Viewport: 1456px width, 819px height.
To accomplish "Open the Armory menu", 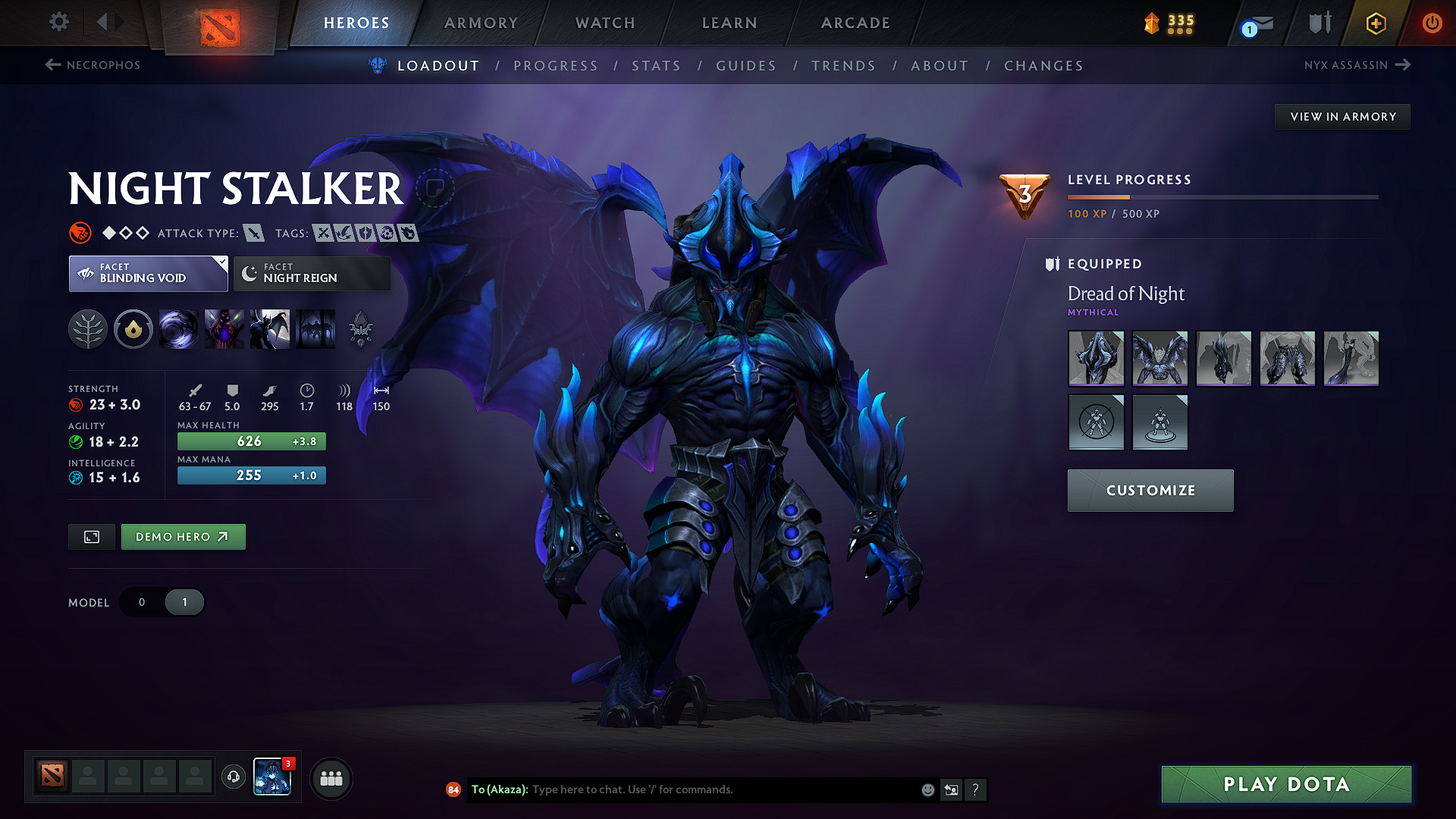I will point(481,23).
